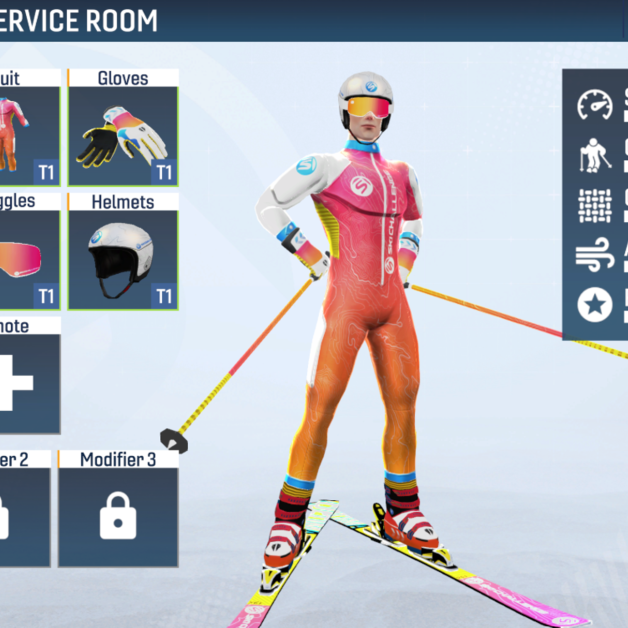Select the wind stat icon

click(x=595, y=256)
